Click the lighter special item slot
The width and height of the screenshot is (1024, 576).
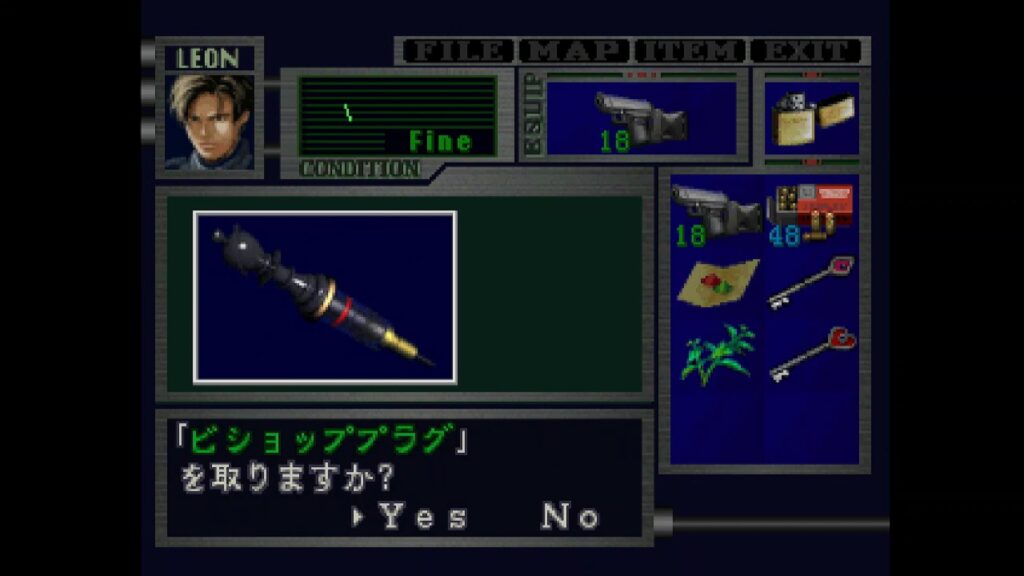[810, 119]
